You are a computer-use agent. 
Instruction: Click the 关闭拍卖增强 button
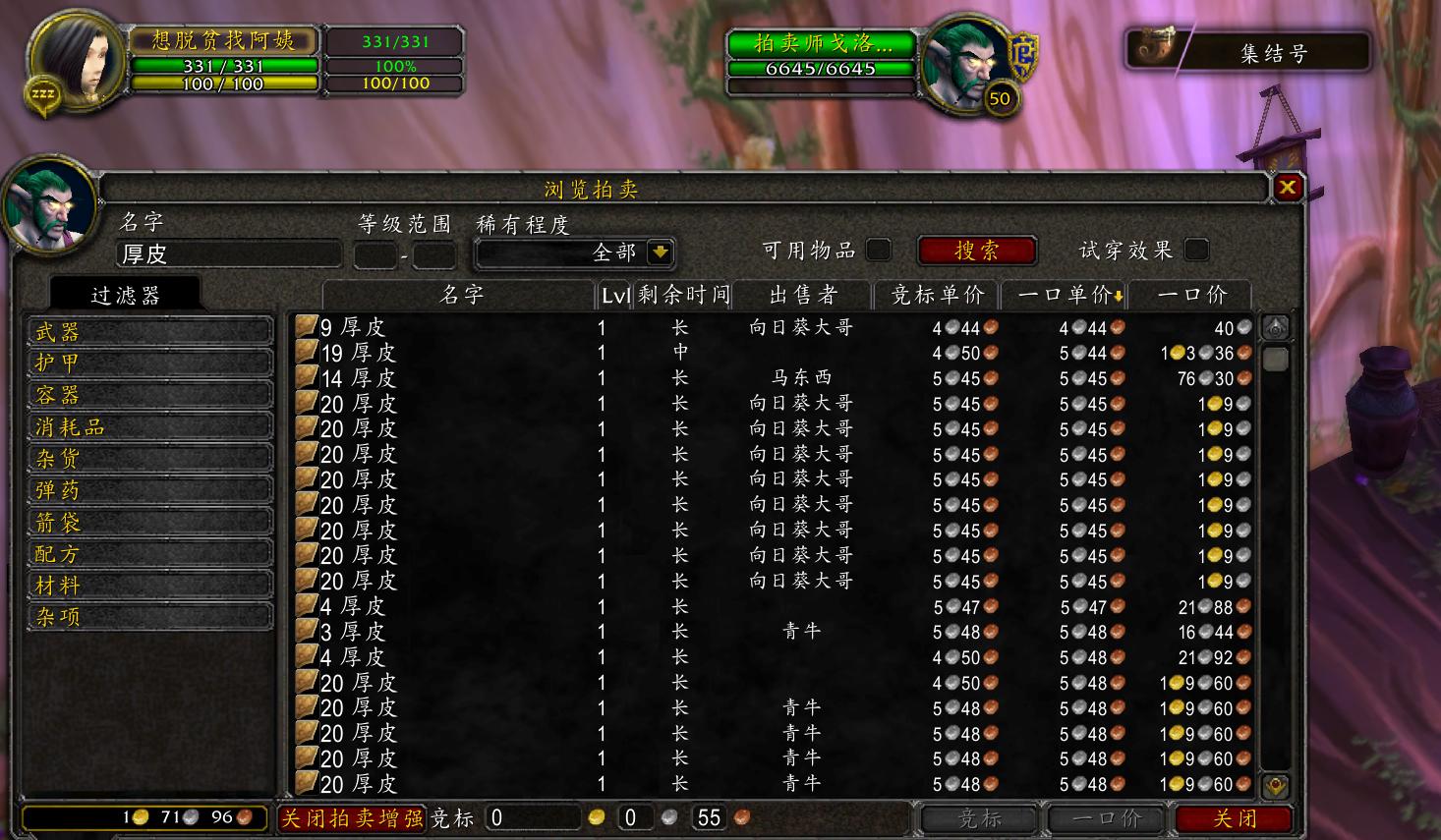353,817
